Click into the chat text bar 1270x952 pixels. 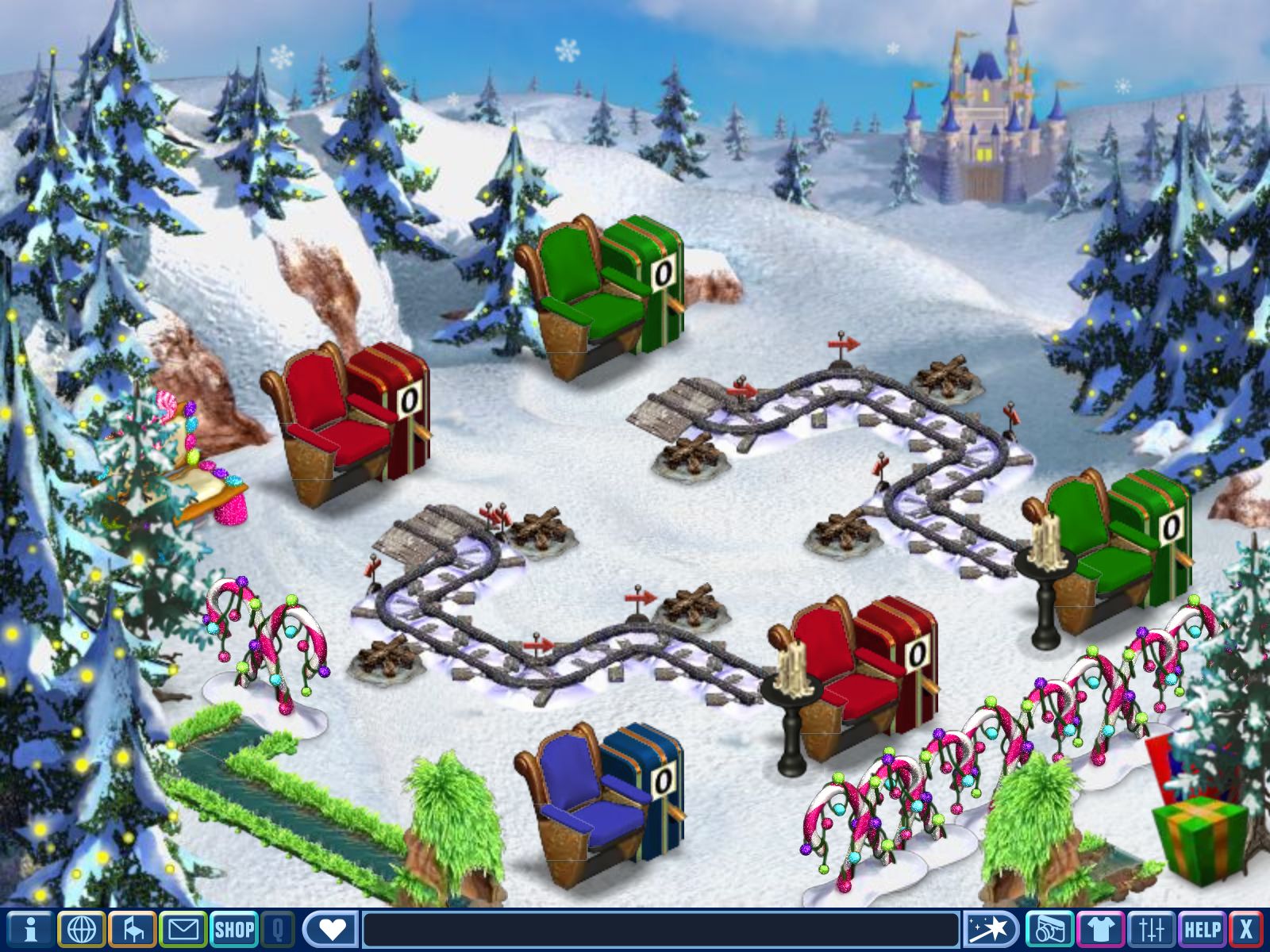click(x=660, y=929)
